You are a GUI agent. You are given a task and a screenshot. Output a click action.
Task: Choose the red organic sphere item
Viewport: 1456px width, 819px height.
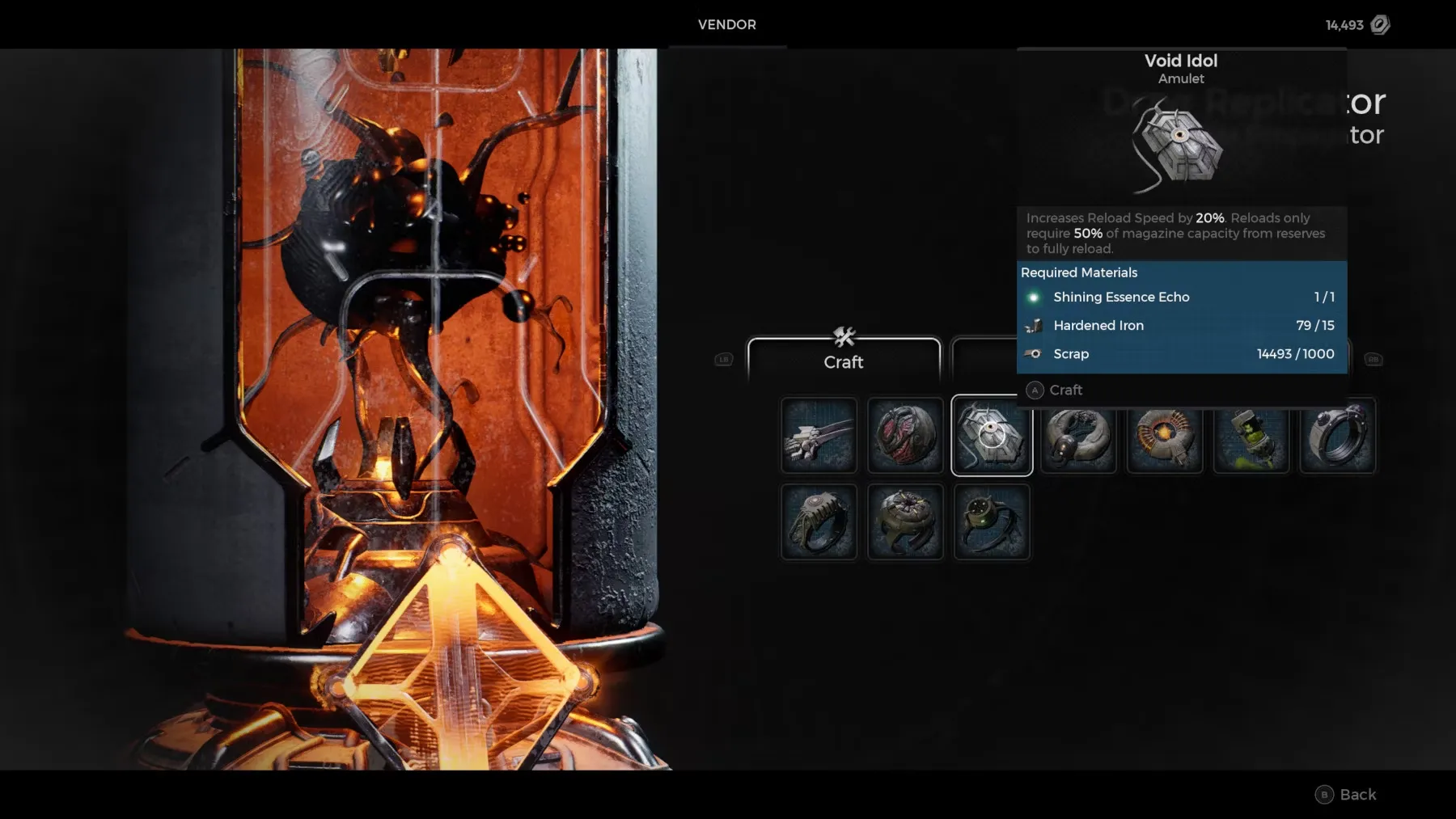pos(905,435)
